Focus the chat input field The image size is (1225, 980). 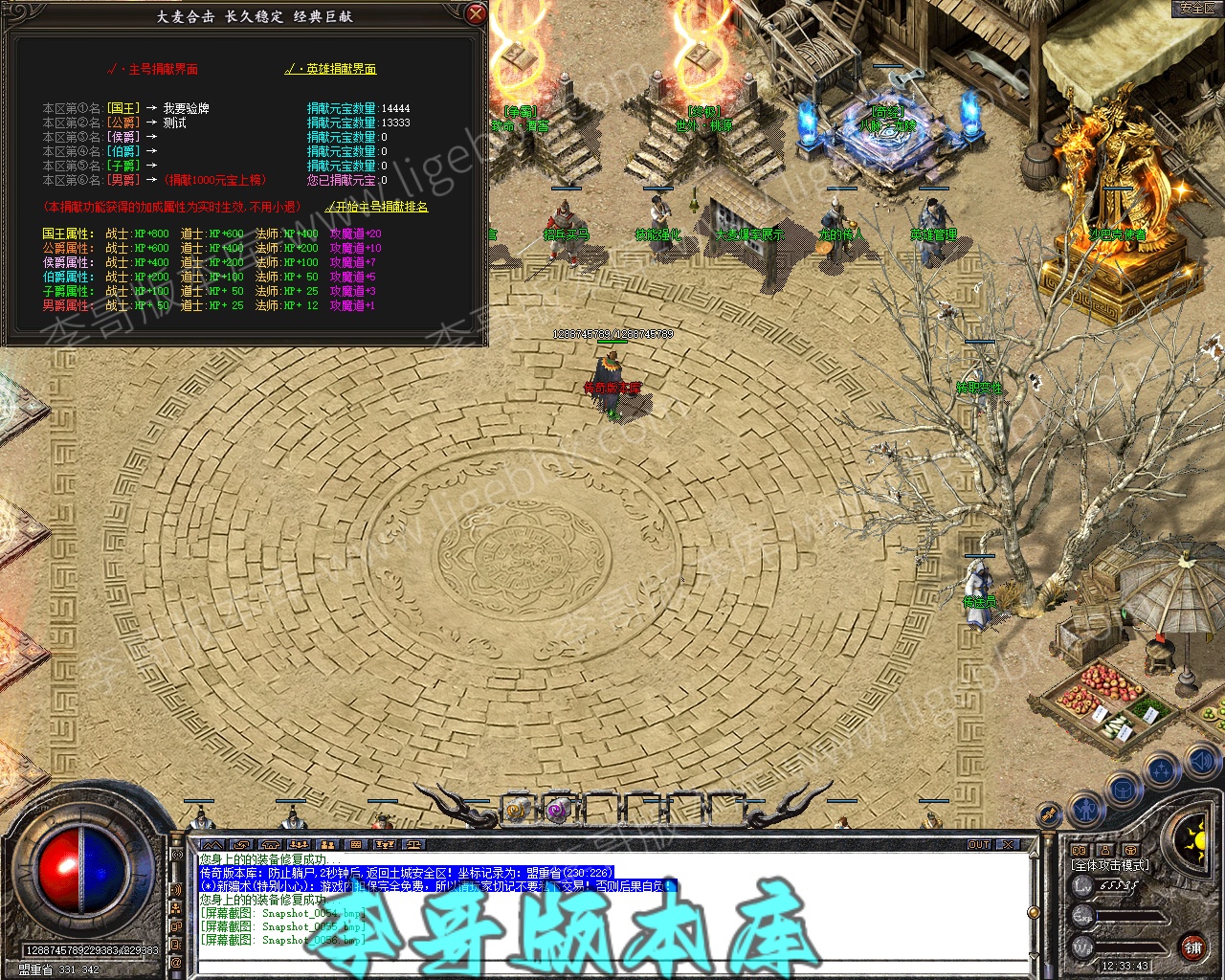coord(612,968)
